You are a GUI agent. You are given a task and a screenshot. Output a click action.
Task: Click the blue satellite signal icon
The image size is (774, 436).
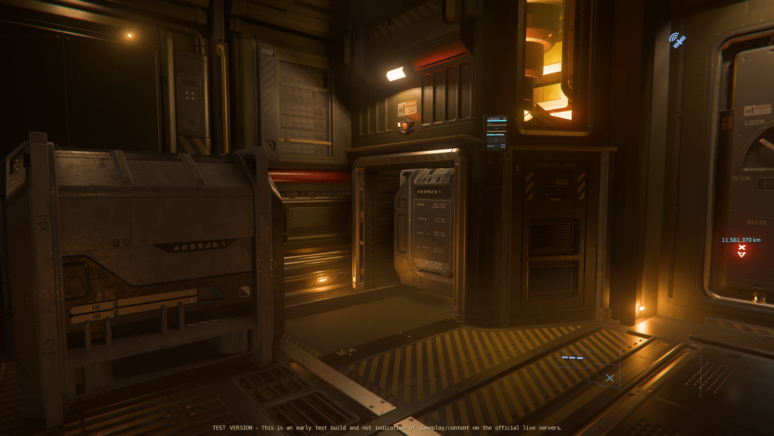[x=677, y=40]
